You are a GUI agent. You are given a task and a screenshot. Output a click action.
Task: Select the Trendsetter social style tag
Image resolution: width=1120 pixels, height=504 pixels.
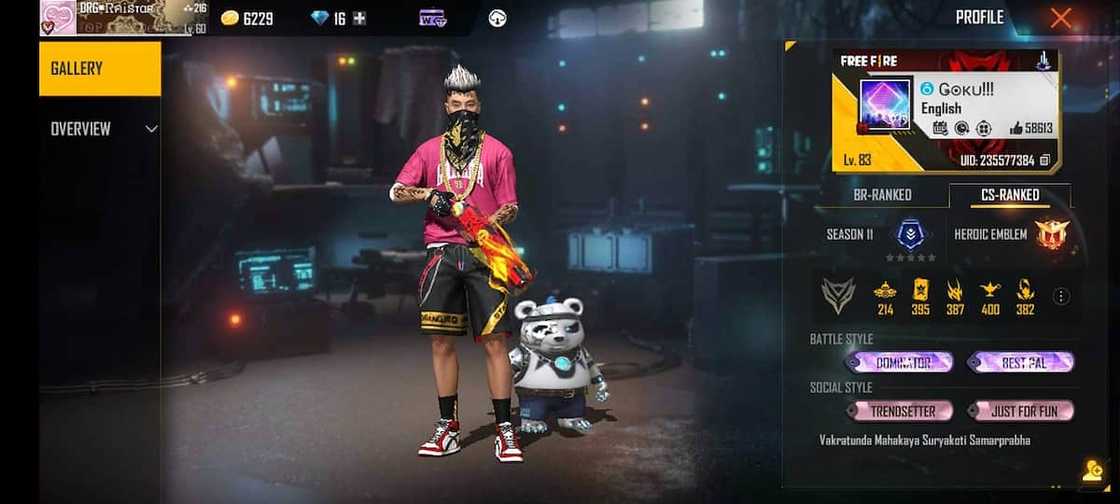click(x=900, y=411)
